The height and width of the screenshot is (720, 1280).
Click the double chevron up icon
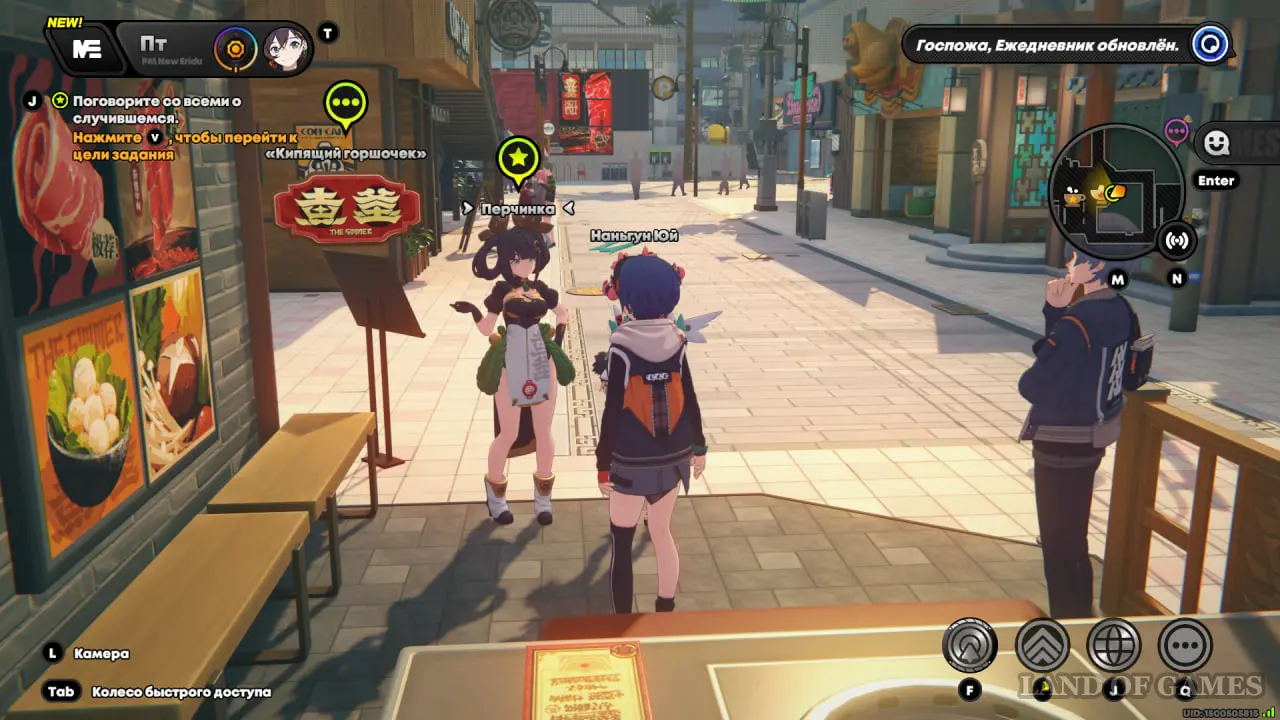(x=1042, y=645)
